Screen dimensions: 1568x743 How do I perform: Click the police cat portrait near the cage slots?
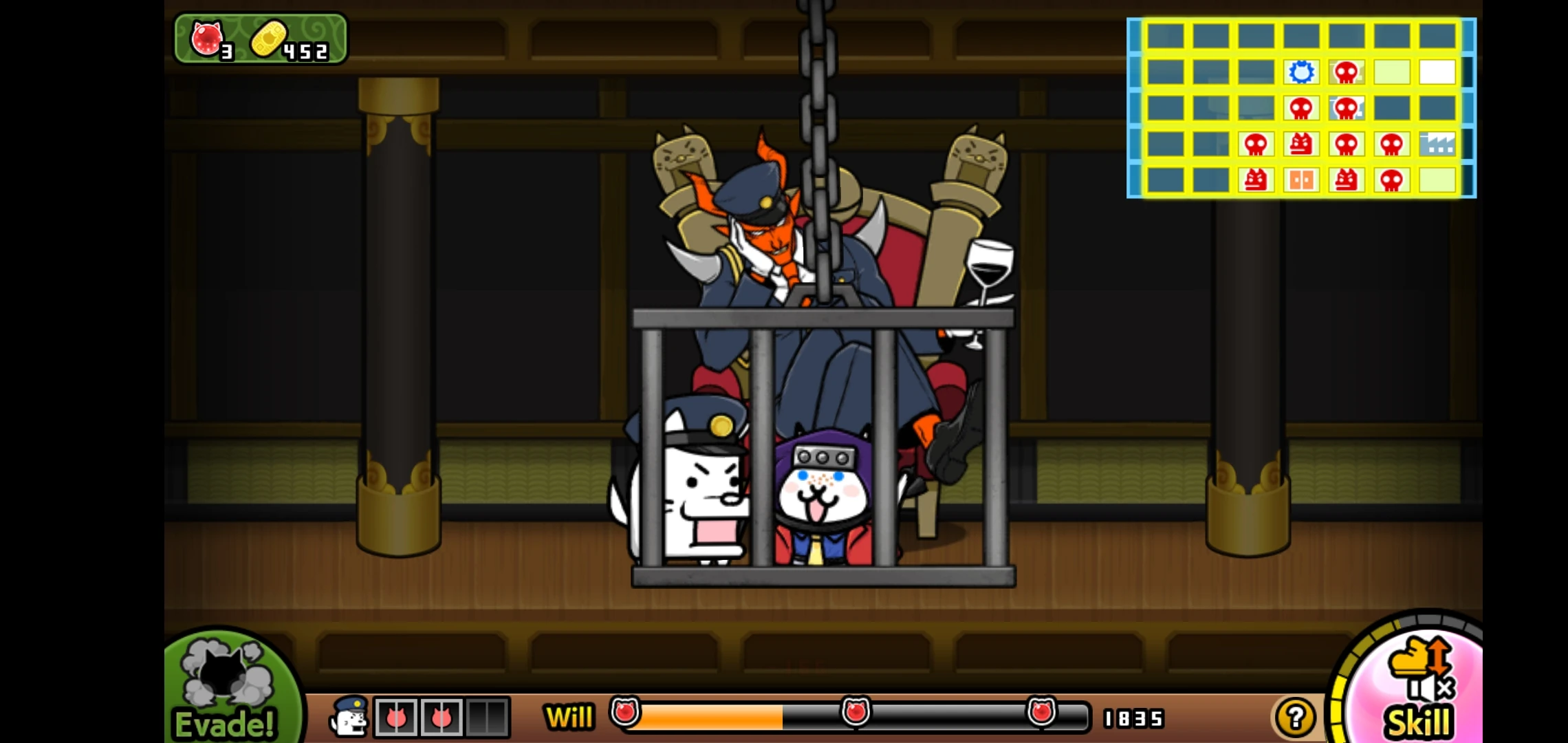pos(349,717)
